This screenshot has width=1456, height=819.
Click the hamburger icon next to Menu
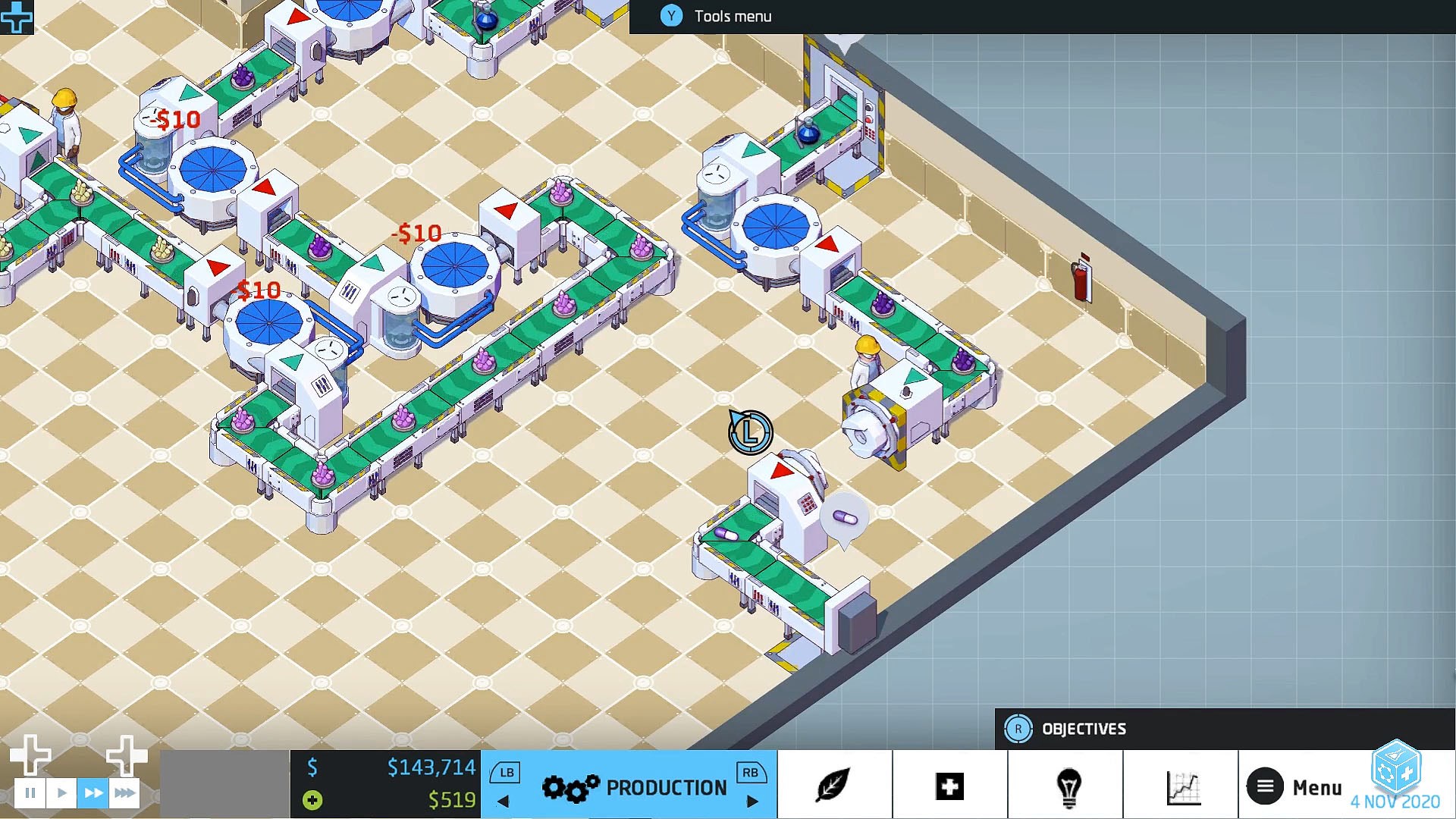click(1264, 786)
